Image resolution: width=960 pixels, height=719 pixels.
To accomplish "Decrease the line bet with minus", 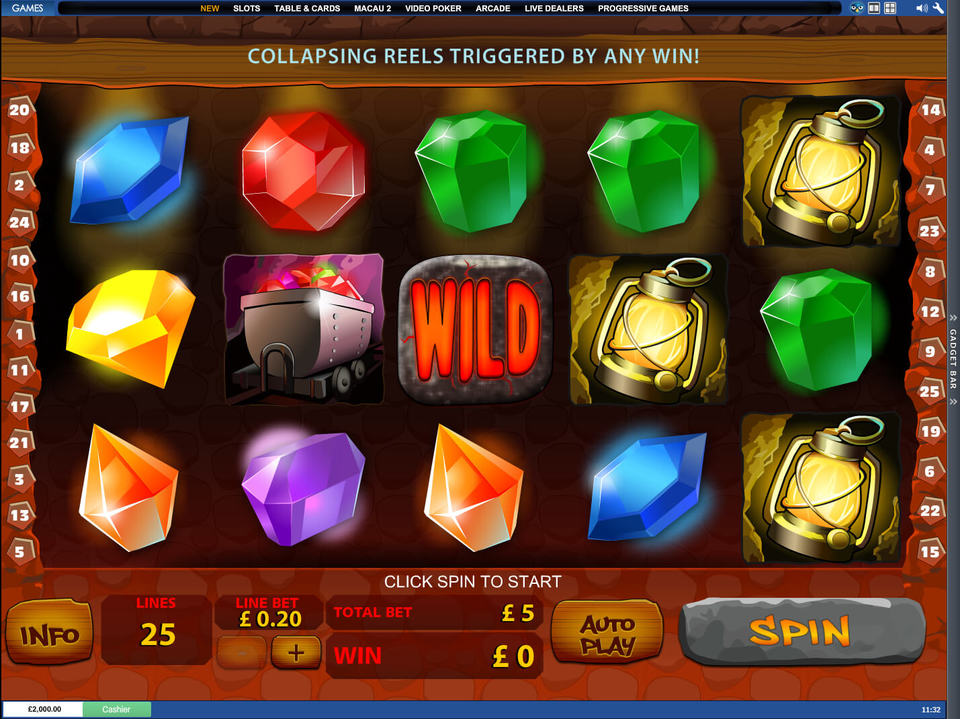I will (242, 653).
